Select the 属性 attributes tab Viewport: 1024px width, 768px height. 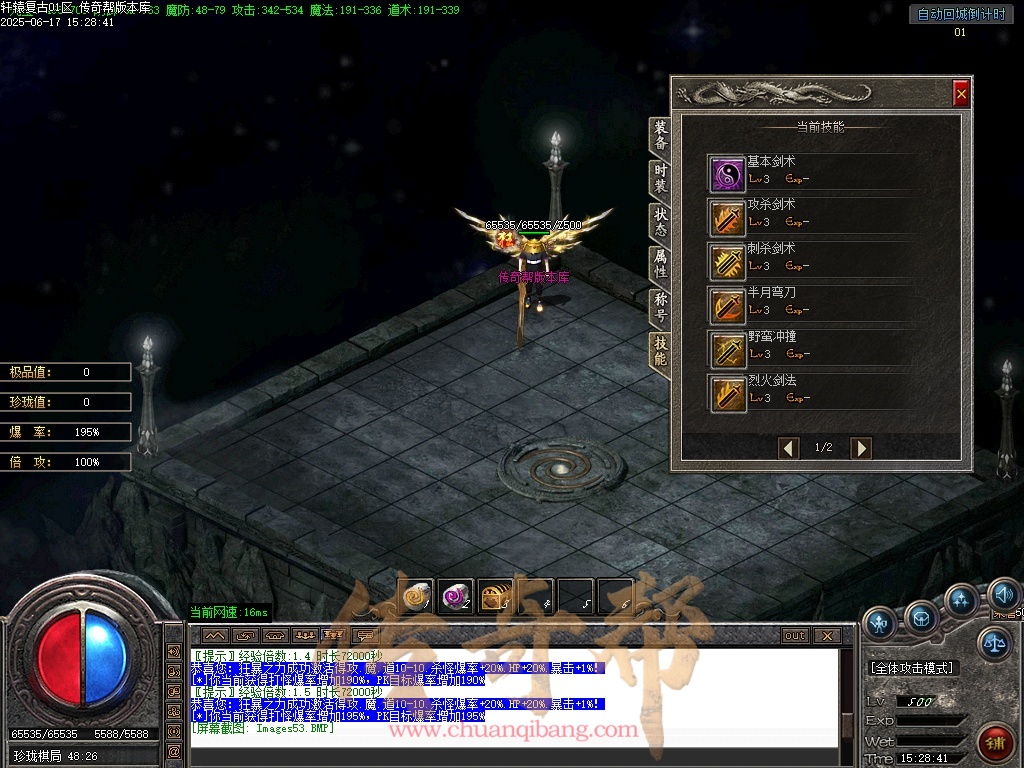coord(660,264)
